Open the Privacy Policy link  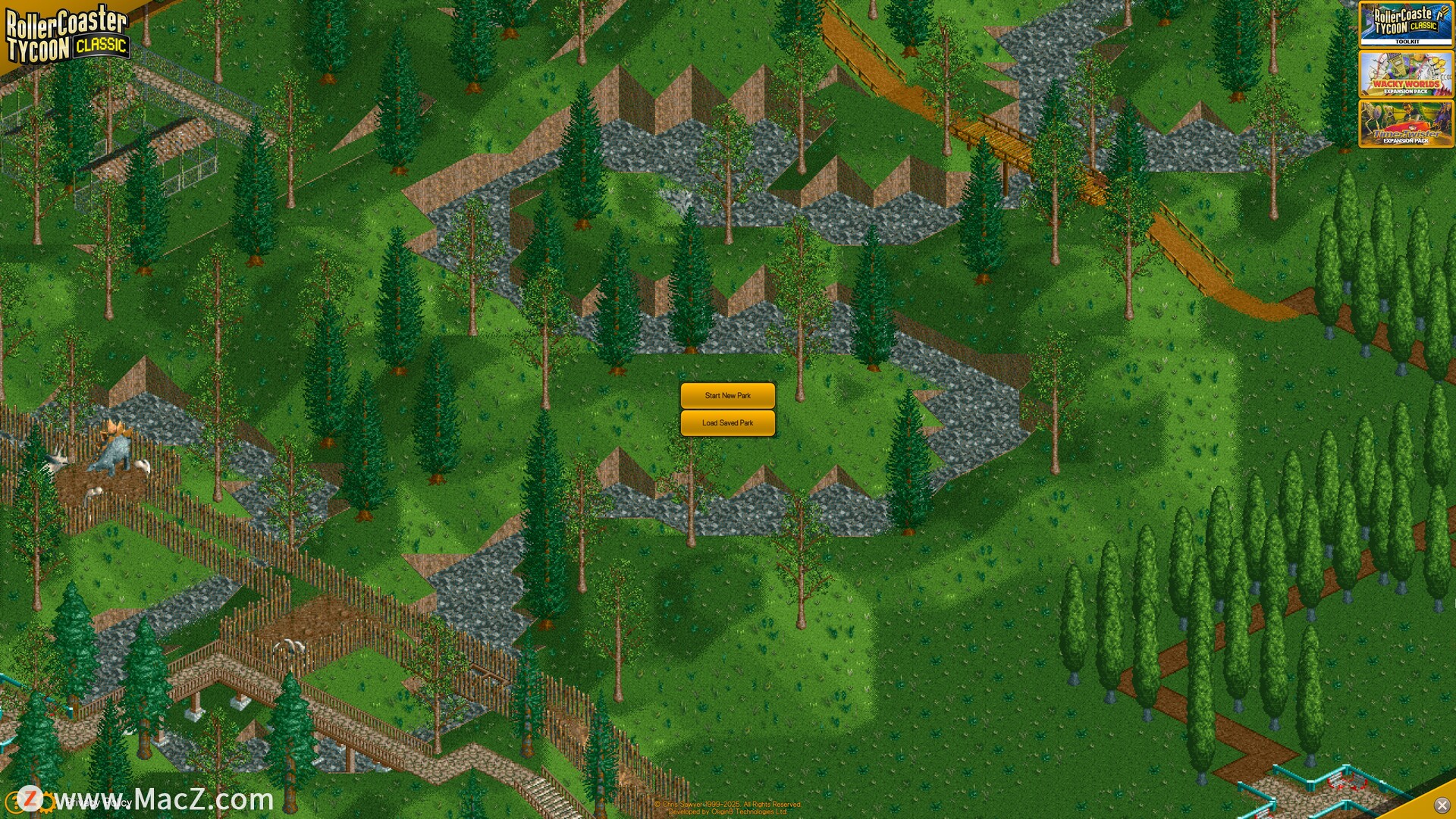click(99, 801)
